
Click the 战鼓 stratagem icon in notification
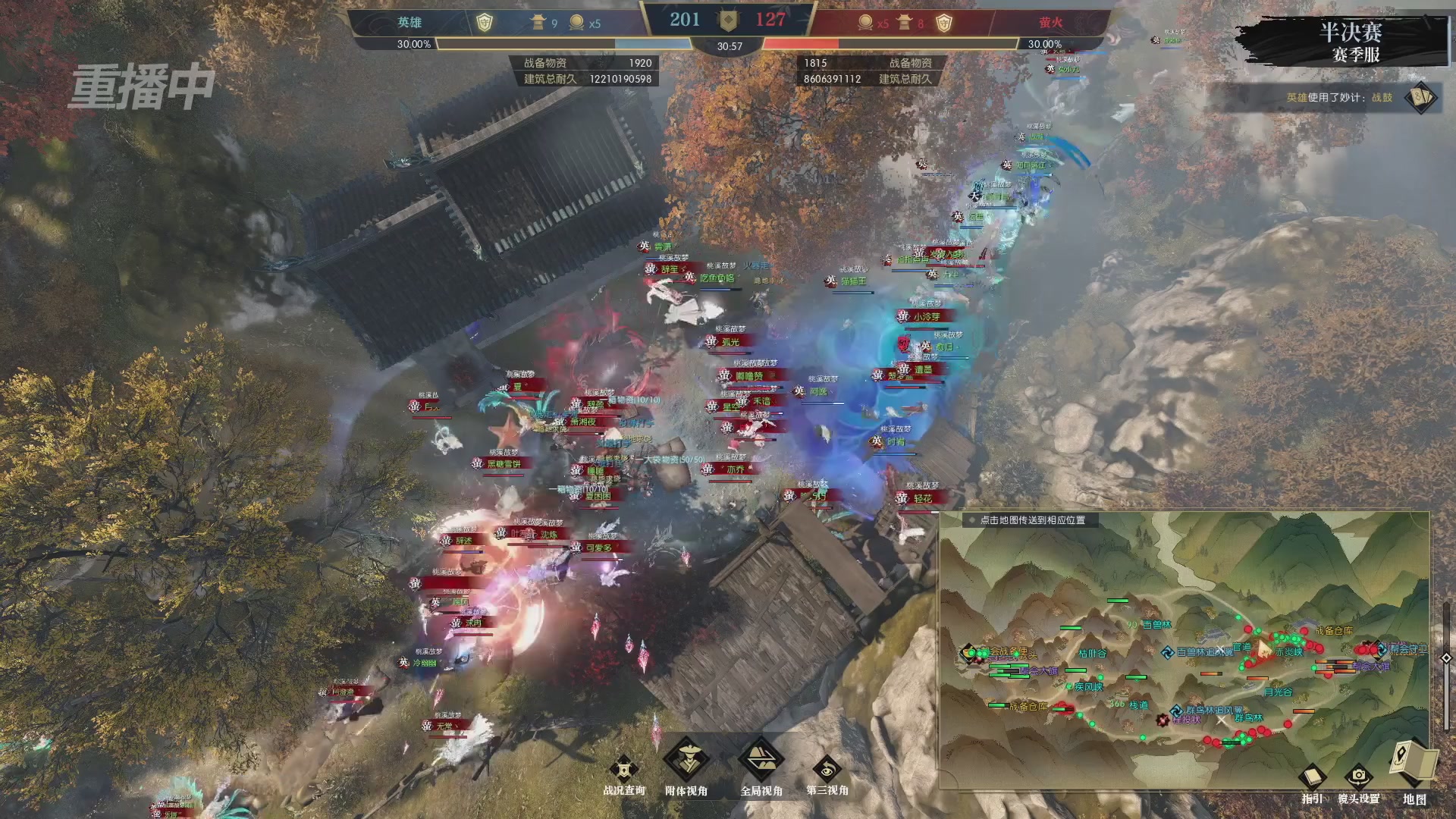click(x=1420, y=98)
